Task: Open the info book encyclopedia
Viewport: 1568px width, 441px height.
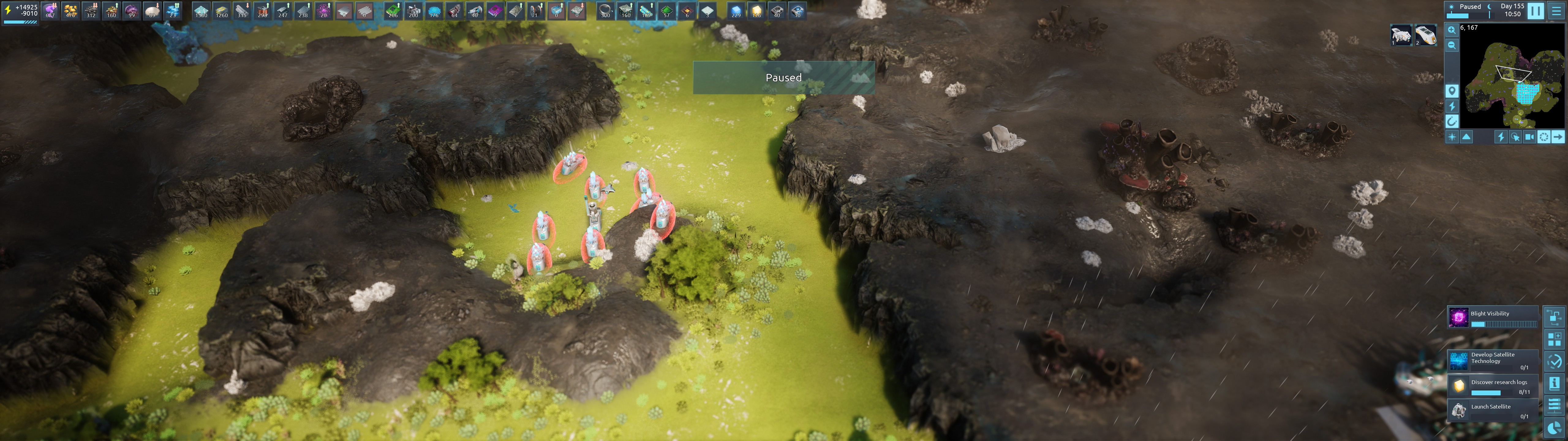Action: click(x=1554, y=383)
